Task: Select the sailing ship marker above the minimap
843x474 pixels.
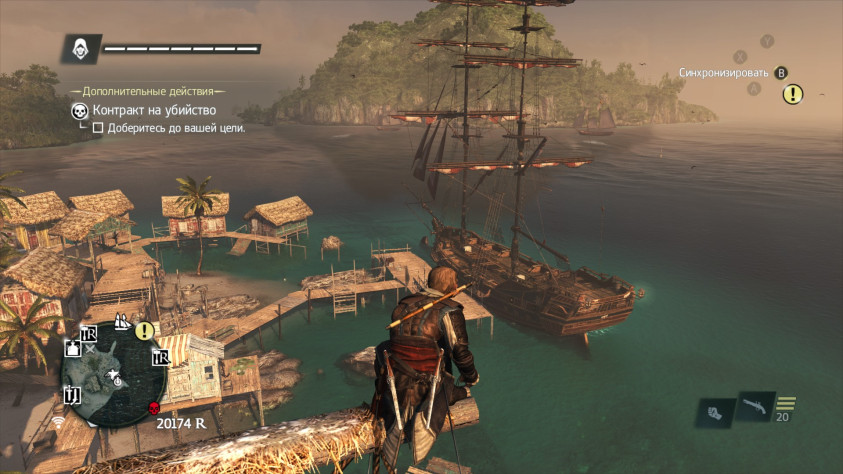Action: coord(124,322)
